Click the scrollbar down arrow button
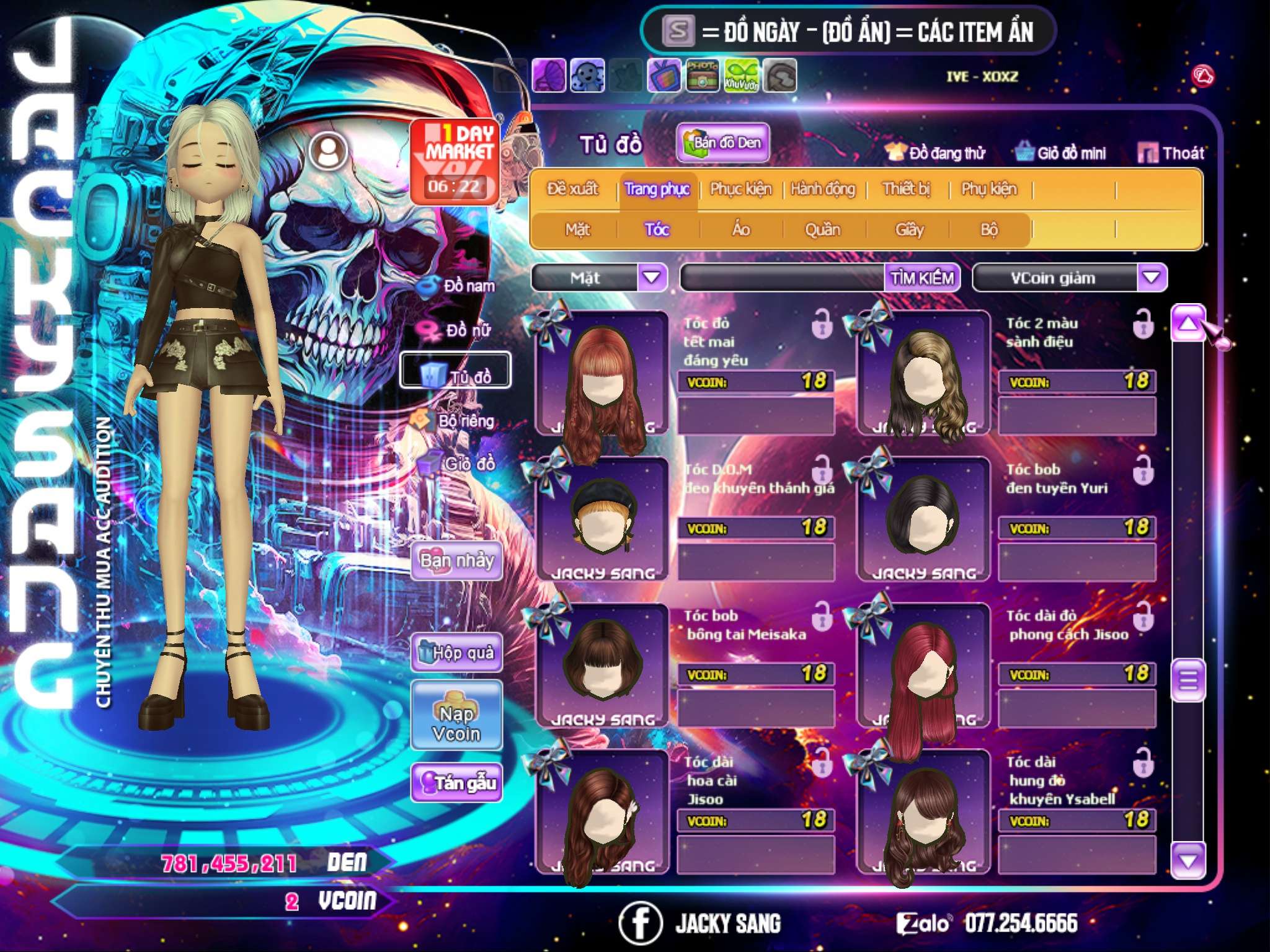This screenshot has width=1270, height=952. click(1188, 861)
